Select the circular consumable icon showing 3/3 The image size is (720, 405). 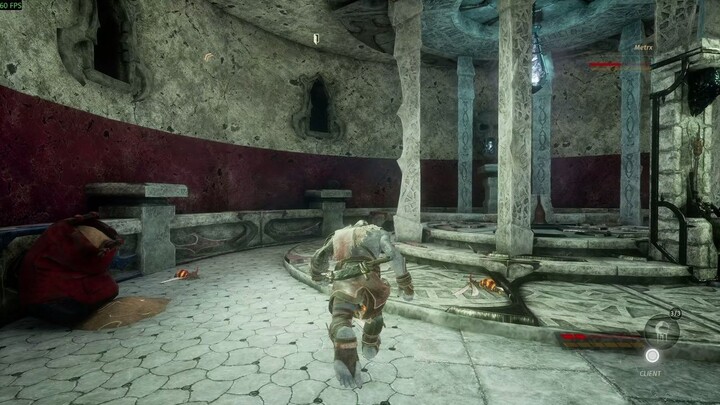coord(661,329)
